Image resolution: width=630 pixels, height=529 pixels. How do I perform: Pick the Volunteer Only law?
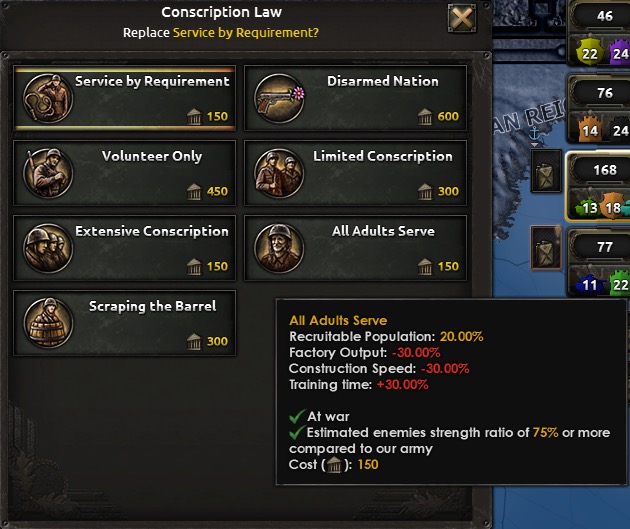124,173
